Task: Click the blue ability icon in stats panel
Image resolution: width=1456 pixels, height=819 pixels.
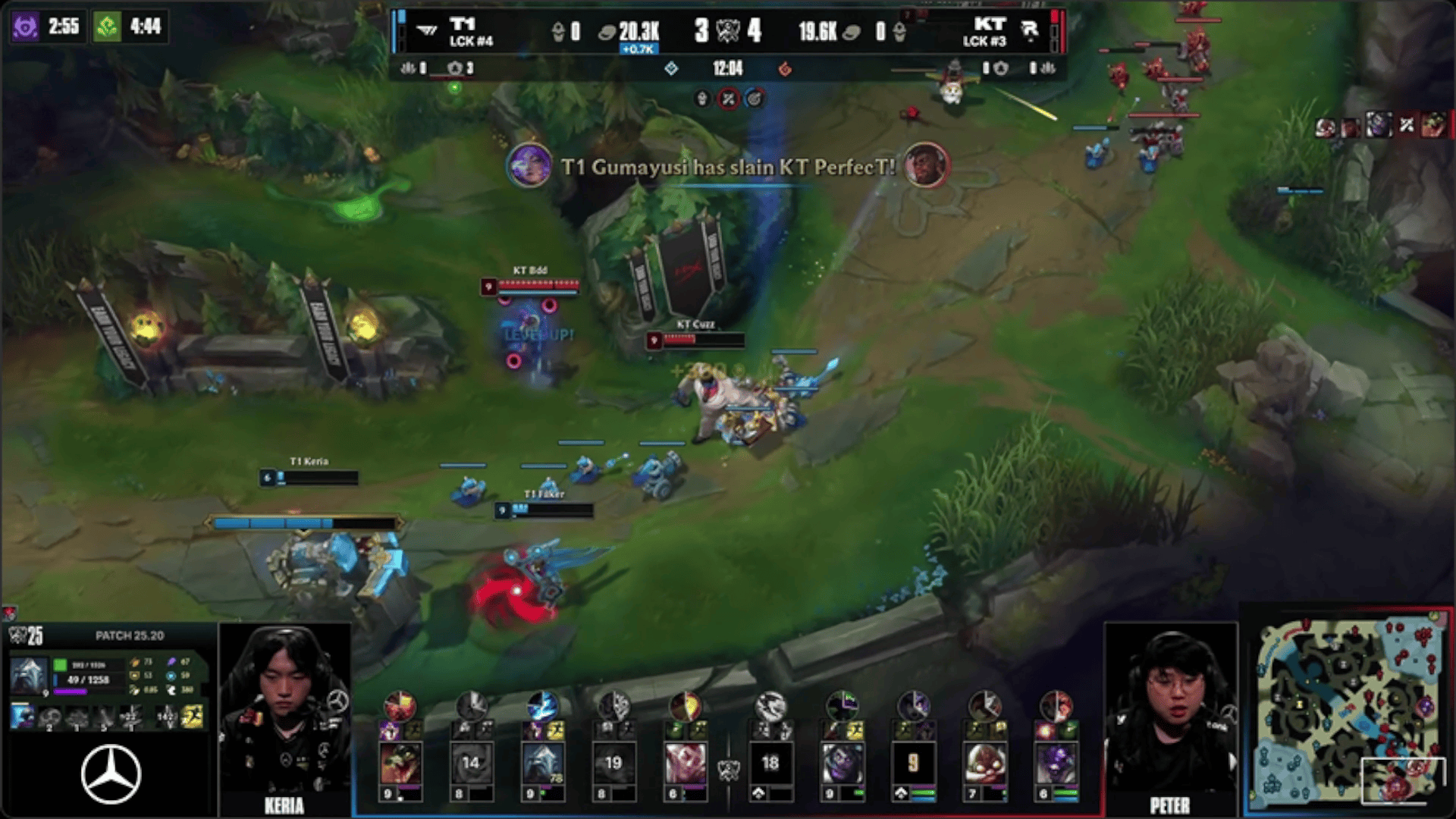Action: 21,715
